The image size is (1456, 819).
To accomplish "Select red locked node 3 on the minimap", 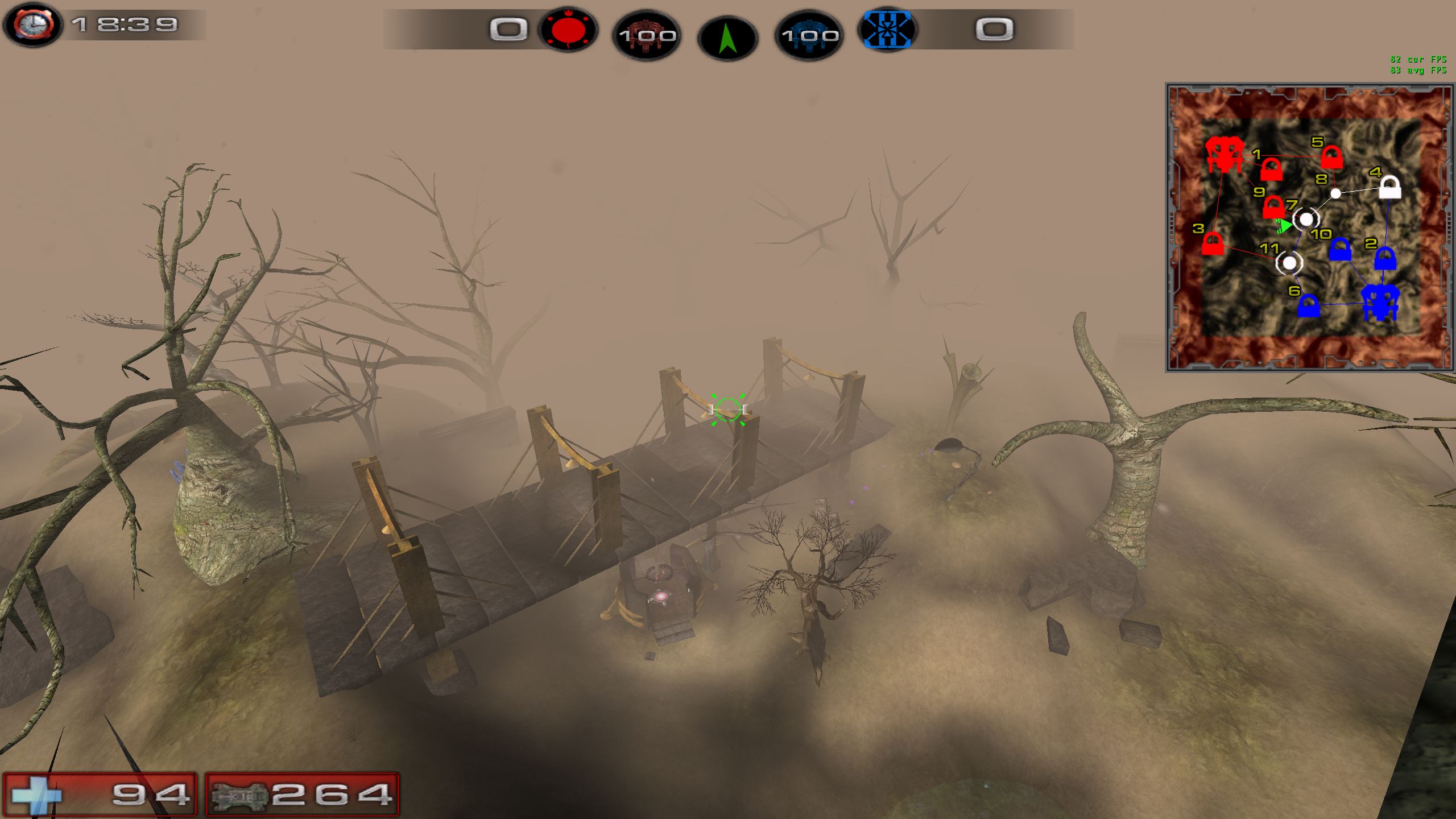I will click(1213, 243).
